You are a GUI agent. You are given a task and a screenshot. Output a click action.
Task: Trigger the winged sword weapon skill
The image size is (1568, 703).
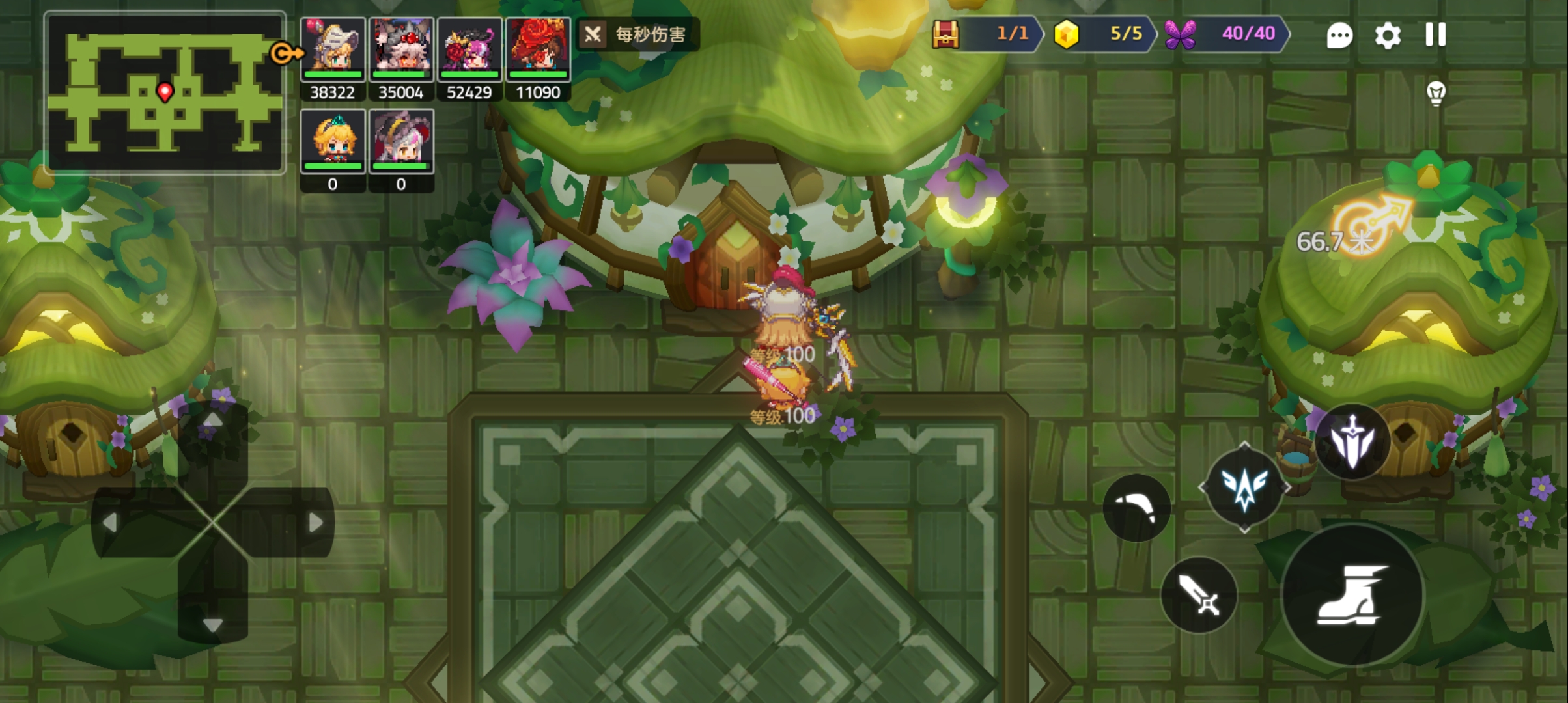[x=1352, y=443]
